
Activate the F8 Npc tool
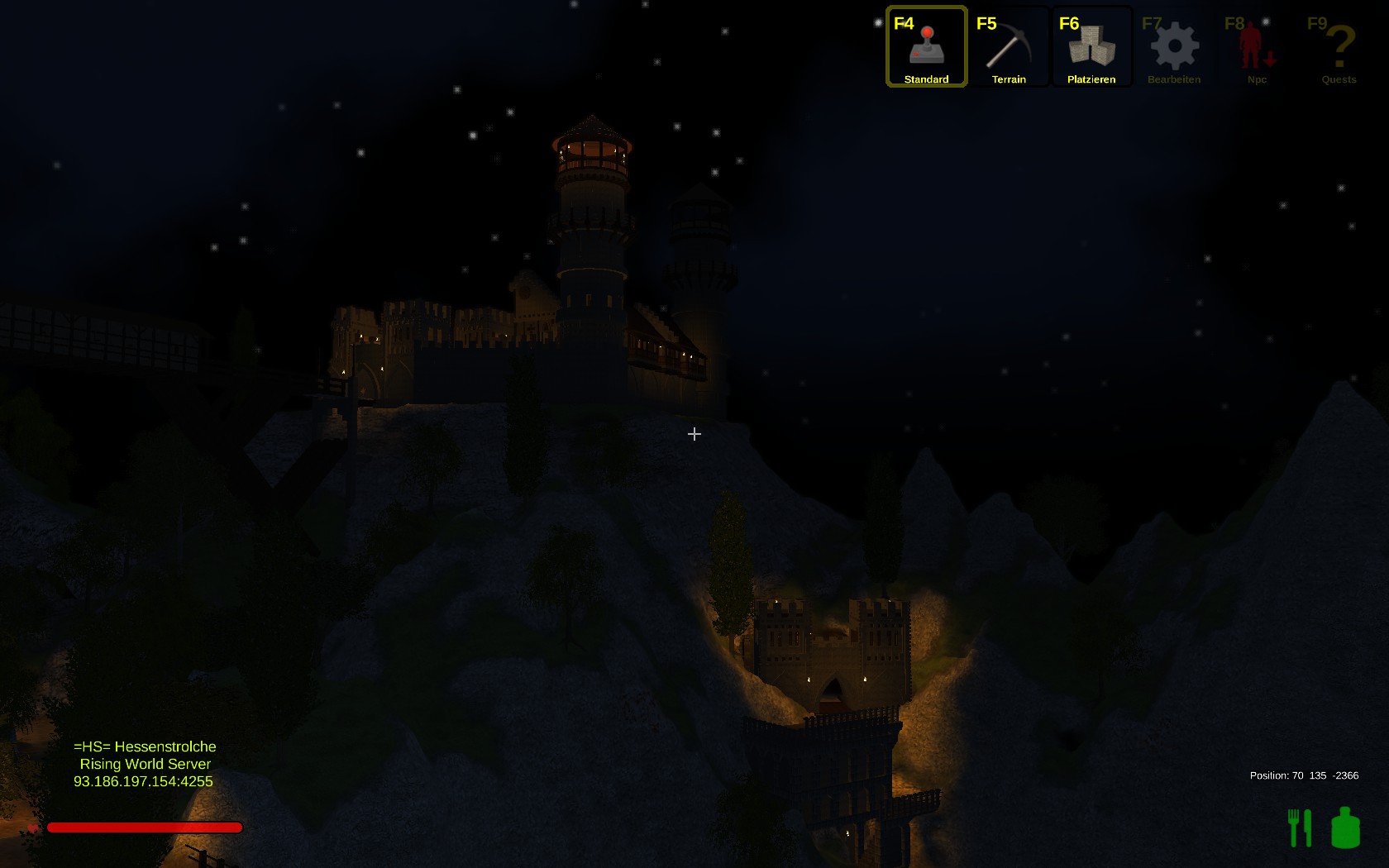[1257, 47]
